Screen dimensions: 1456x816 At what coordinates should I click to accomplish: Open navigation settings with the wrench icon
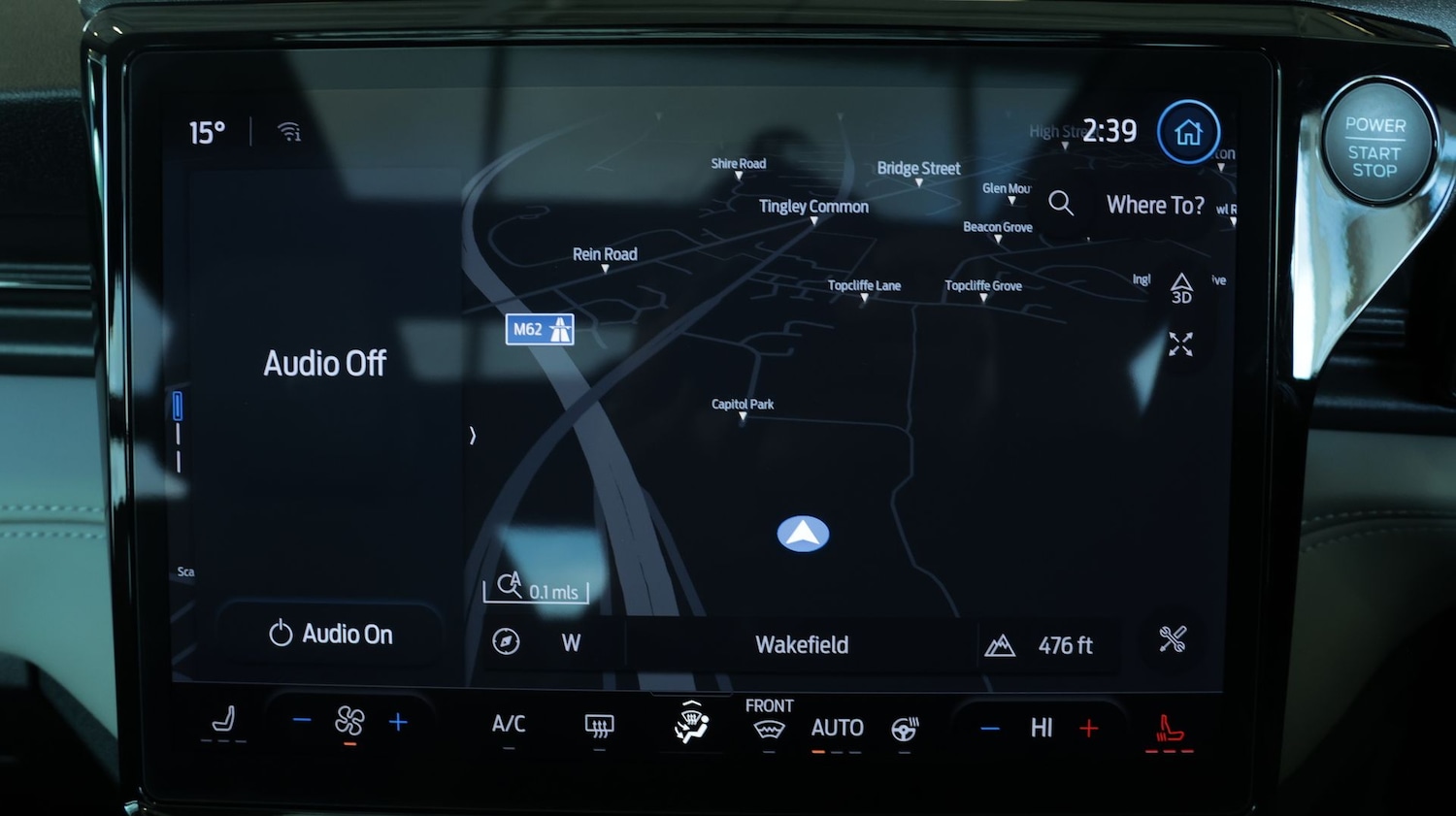point(1173,639)
